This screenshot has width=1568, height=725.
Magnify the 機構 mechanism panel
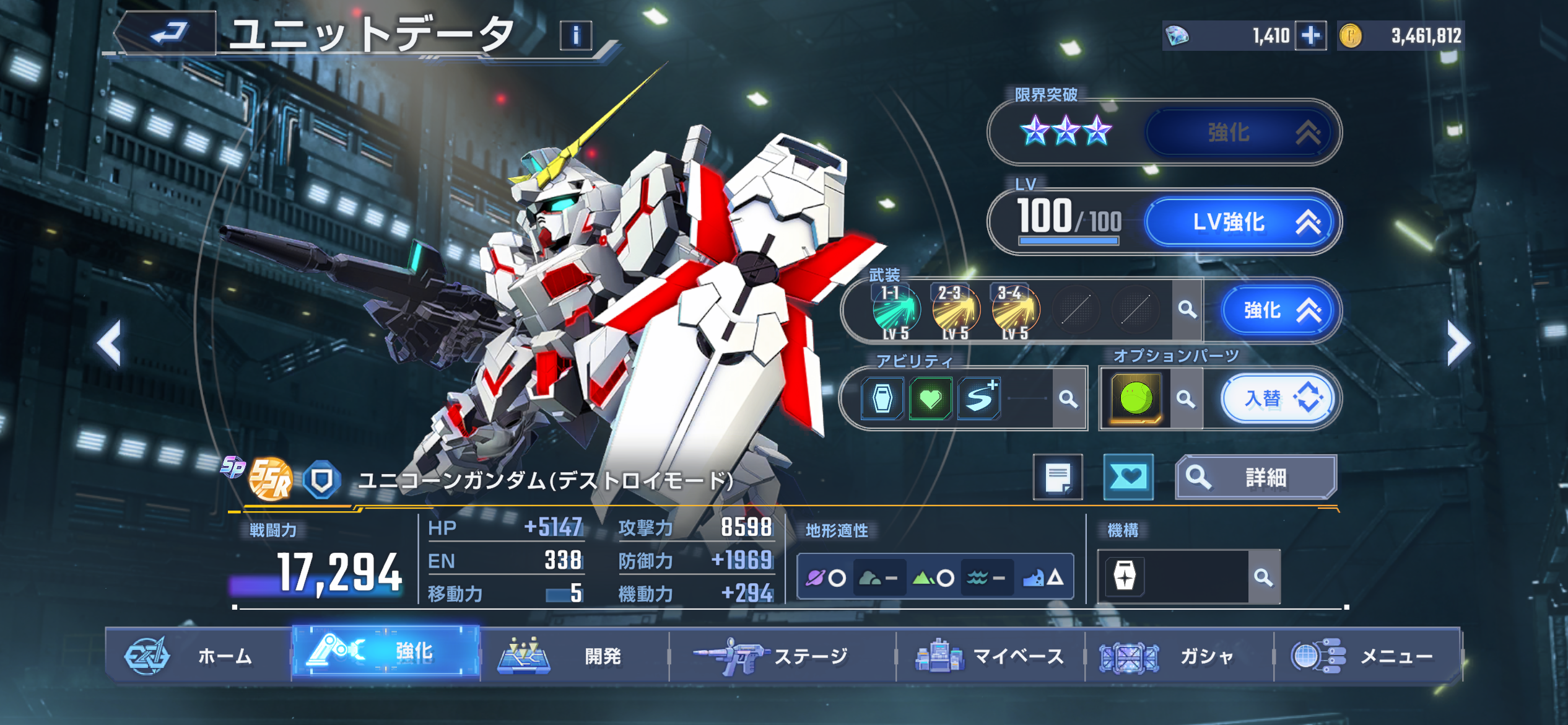tap(1263, 578)
